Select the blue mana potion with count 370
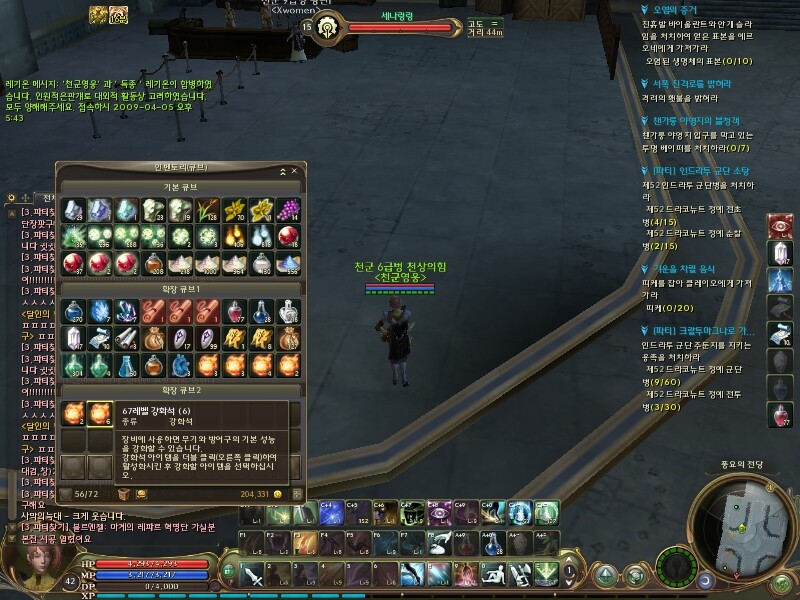 tap(73, 313)
